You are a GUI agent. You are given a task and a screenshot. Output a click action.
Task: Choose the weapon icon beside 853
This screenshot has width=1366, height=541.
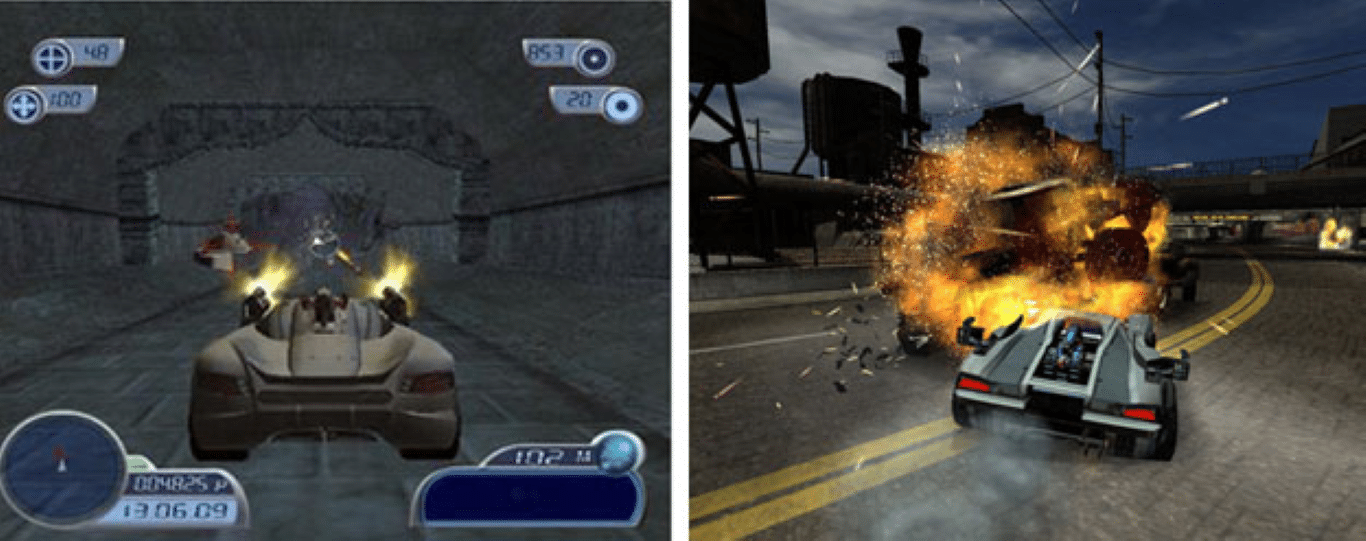click(594, 58)
